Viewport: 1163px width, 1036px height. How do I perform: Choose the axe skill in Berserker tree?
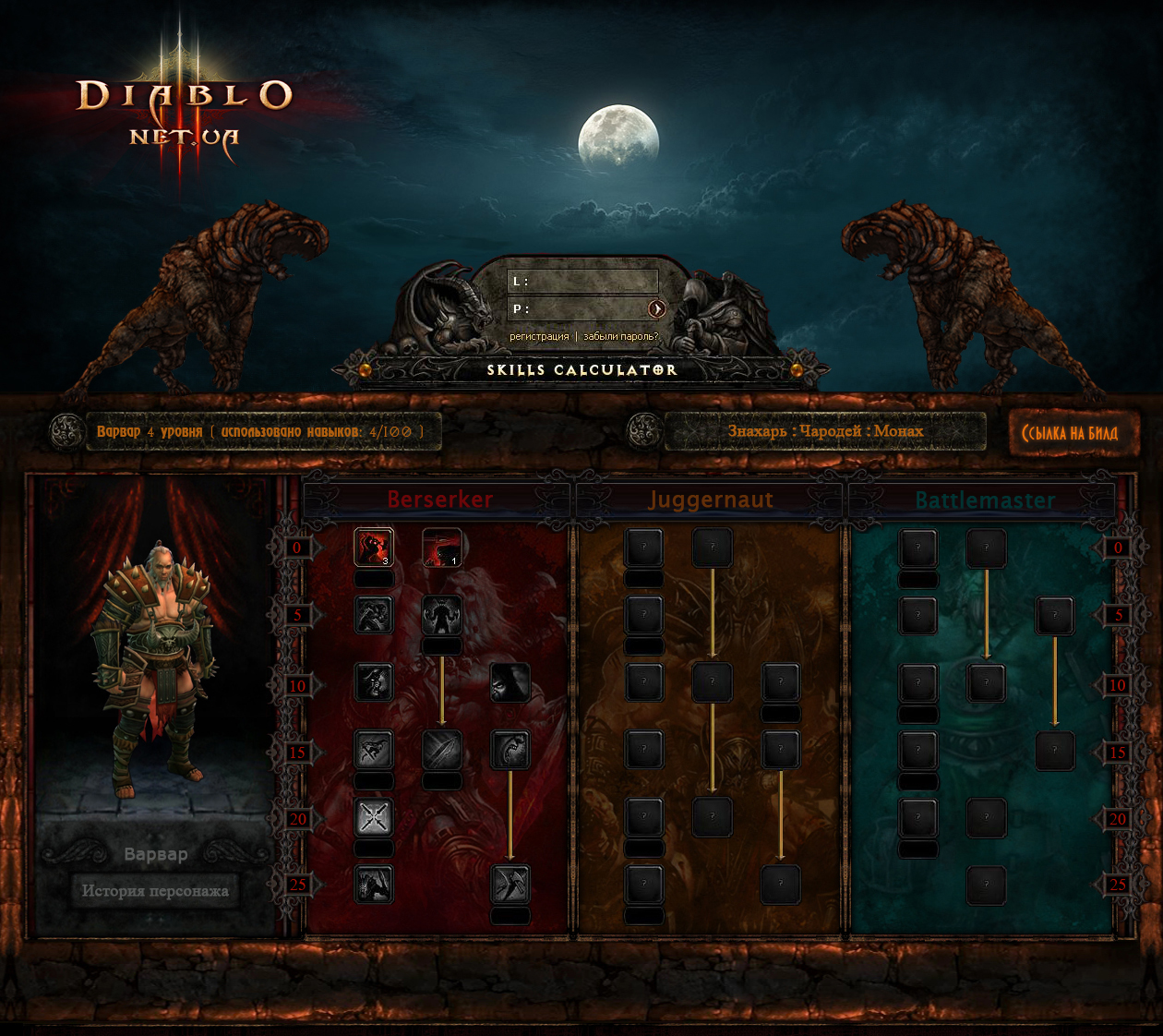point(510,885)
